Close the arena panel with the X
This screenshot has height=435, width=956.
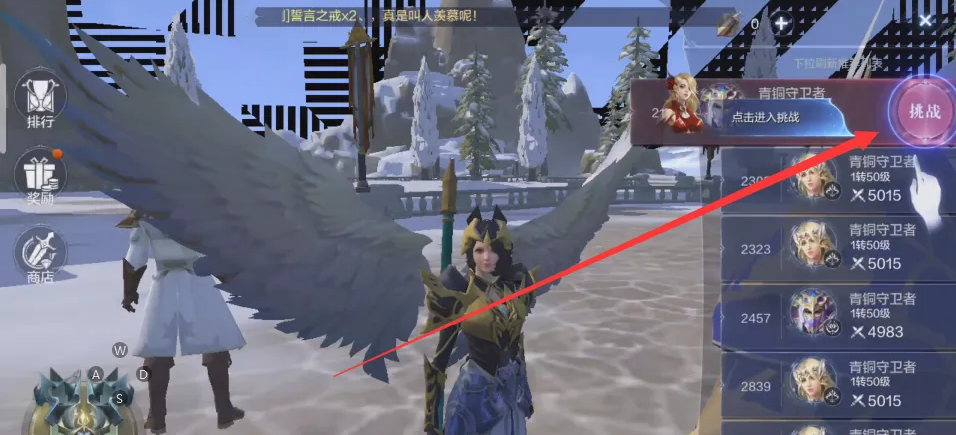[x=926, y=21]
